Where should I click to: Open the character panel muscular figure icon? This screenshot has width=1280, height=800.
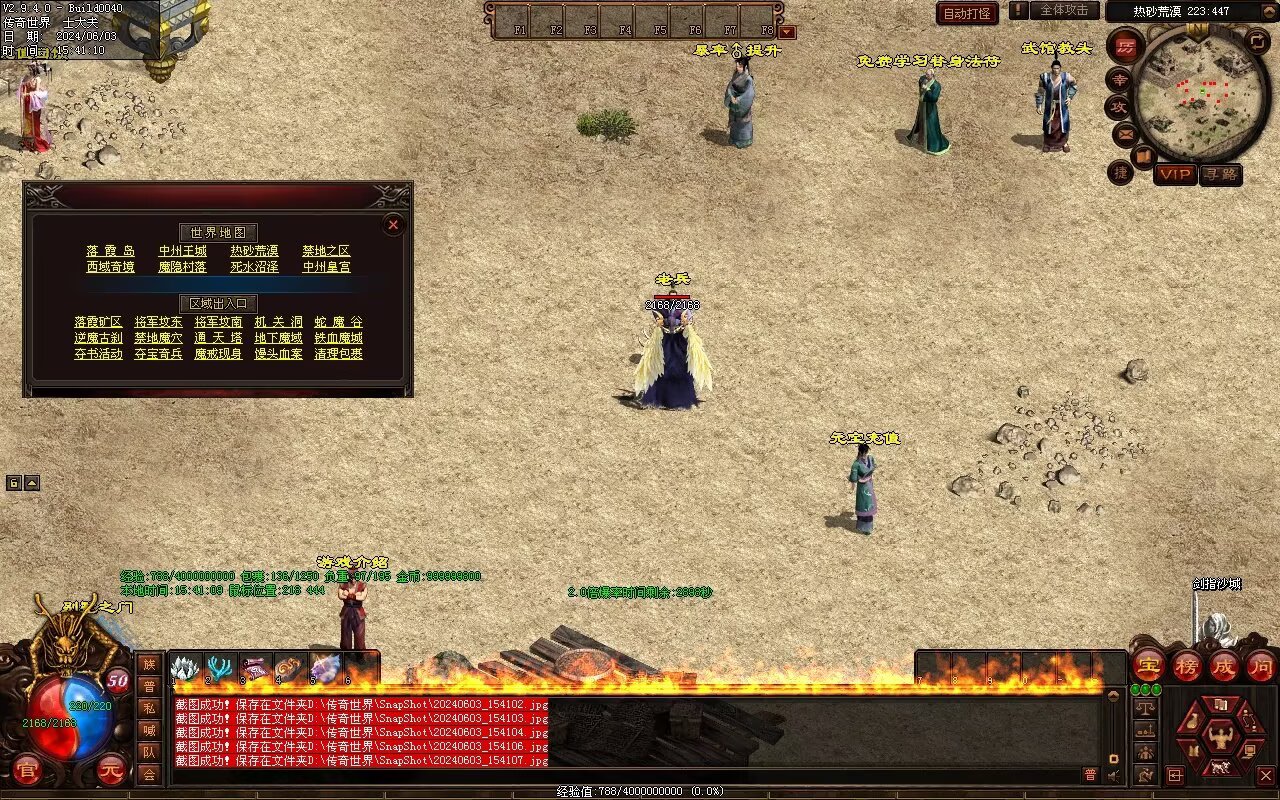coord(1220,738)
